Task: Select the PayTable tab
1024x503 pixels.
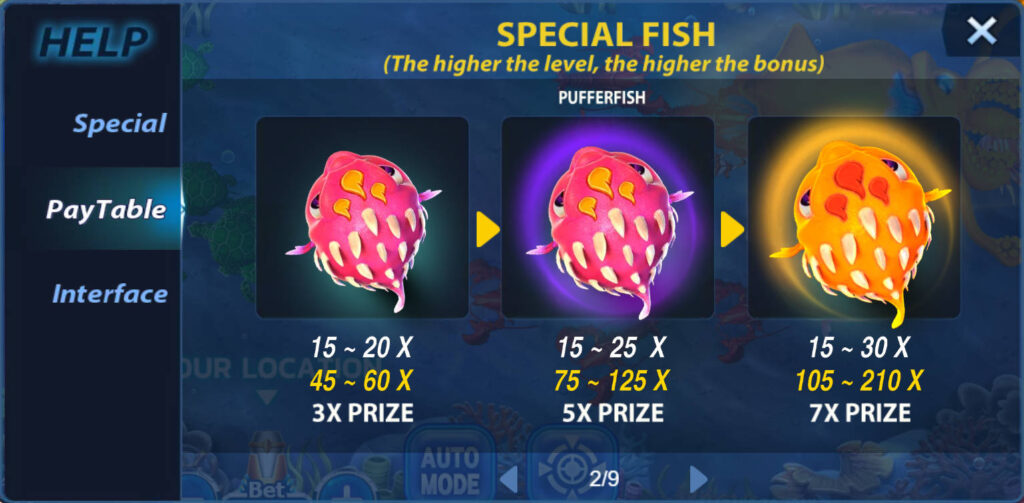Action: [106, 209]
